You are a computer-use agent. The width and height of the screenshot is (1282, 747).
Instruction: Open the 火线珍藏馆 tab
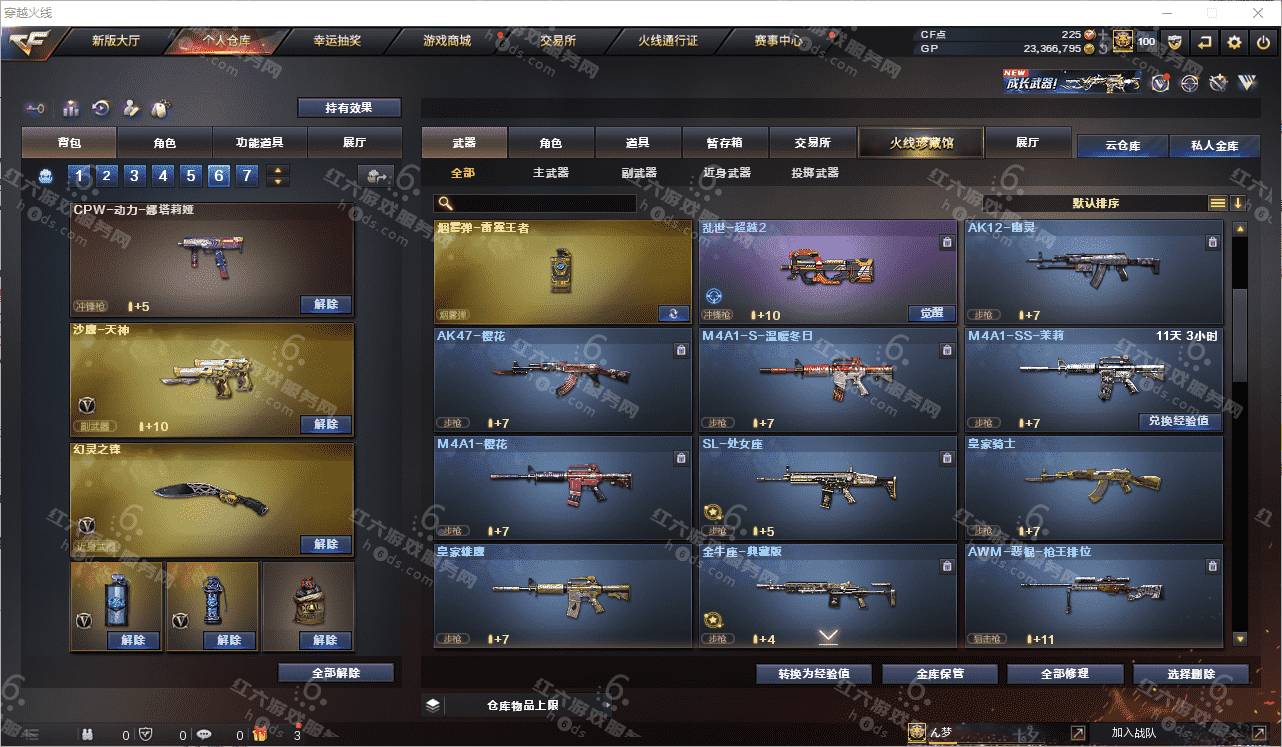click(x=921, y=143)
